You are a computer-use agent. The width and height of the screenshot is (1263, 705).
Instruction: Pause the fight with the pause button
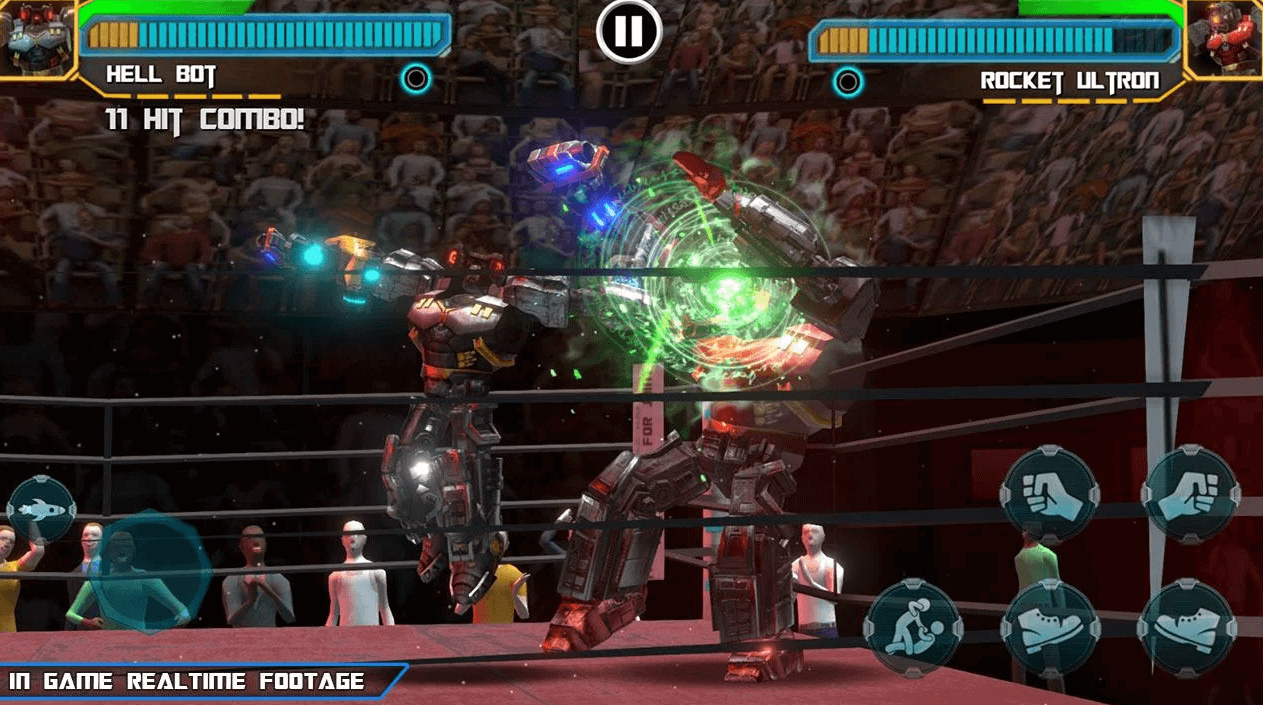629,32
